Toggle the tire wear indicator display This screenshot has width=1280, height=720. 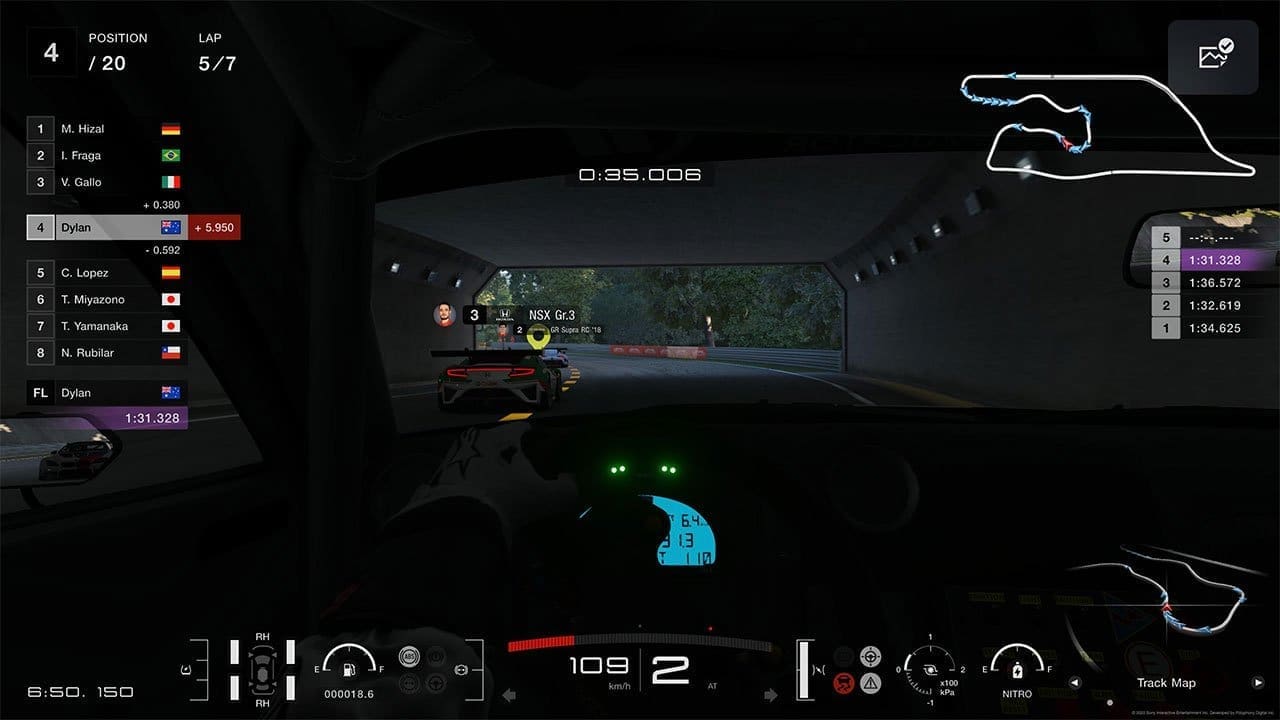point(262,668)
